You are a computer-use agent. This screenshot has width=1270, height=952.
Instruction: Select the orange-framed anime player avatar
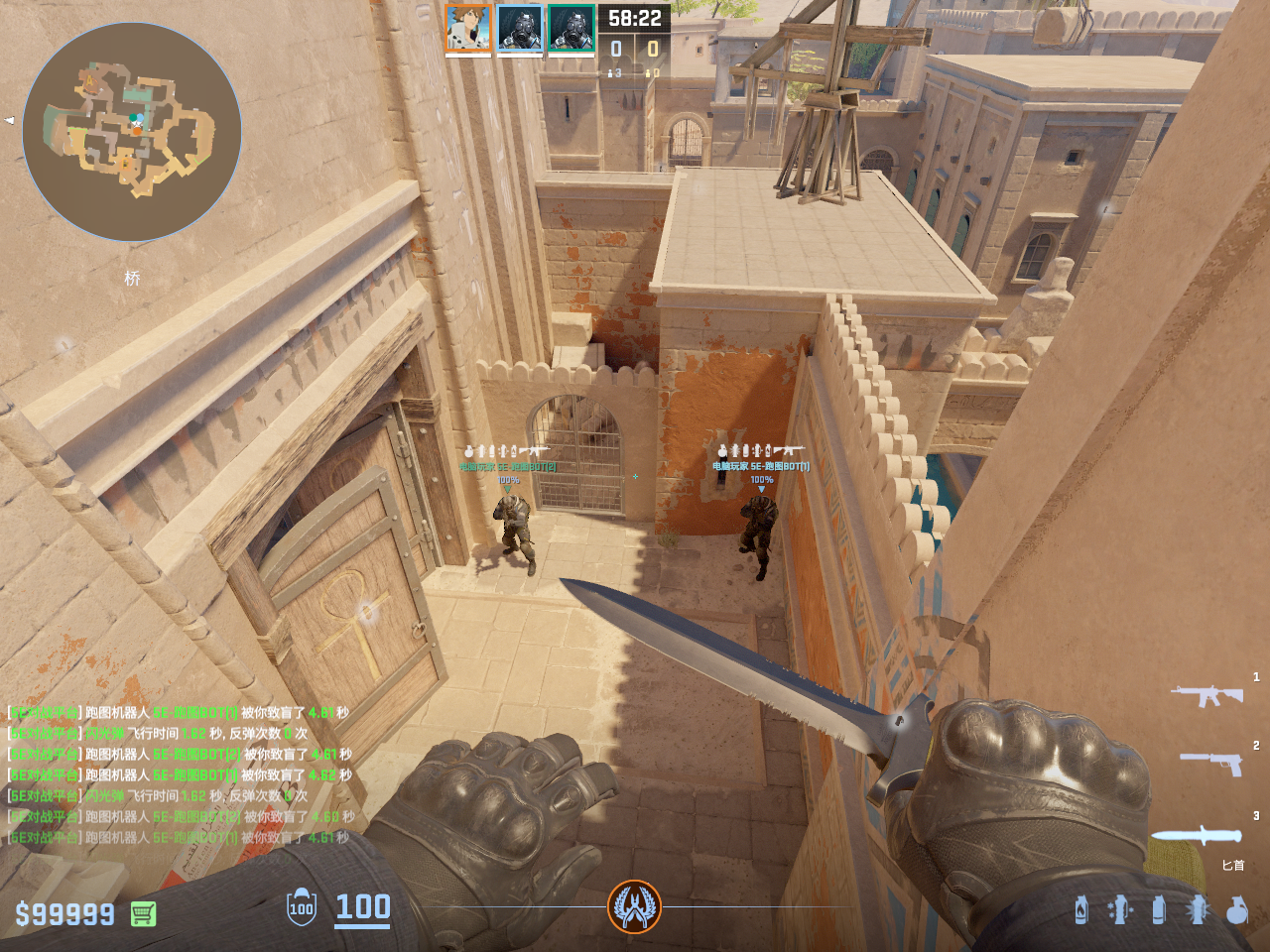tap(468, 28)
